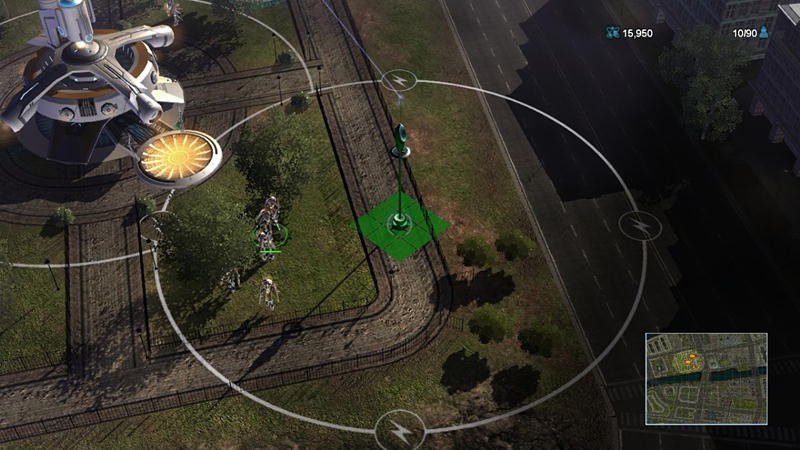Click the minimap in the corner

coord(705,378)
